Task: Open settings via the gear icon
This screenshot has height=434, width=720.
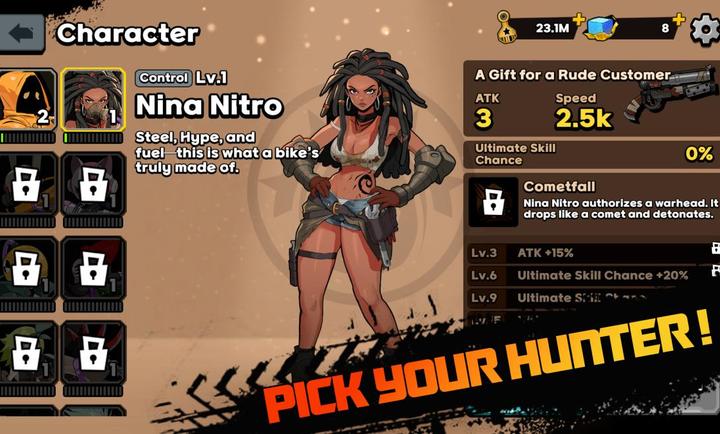Action: point(706,28)
